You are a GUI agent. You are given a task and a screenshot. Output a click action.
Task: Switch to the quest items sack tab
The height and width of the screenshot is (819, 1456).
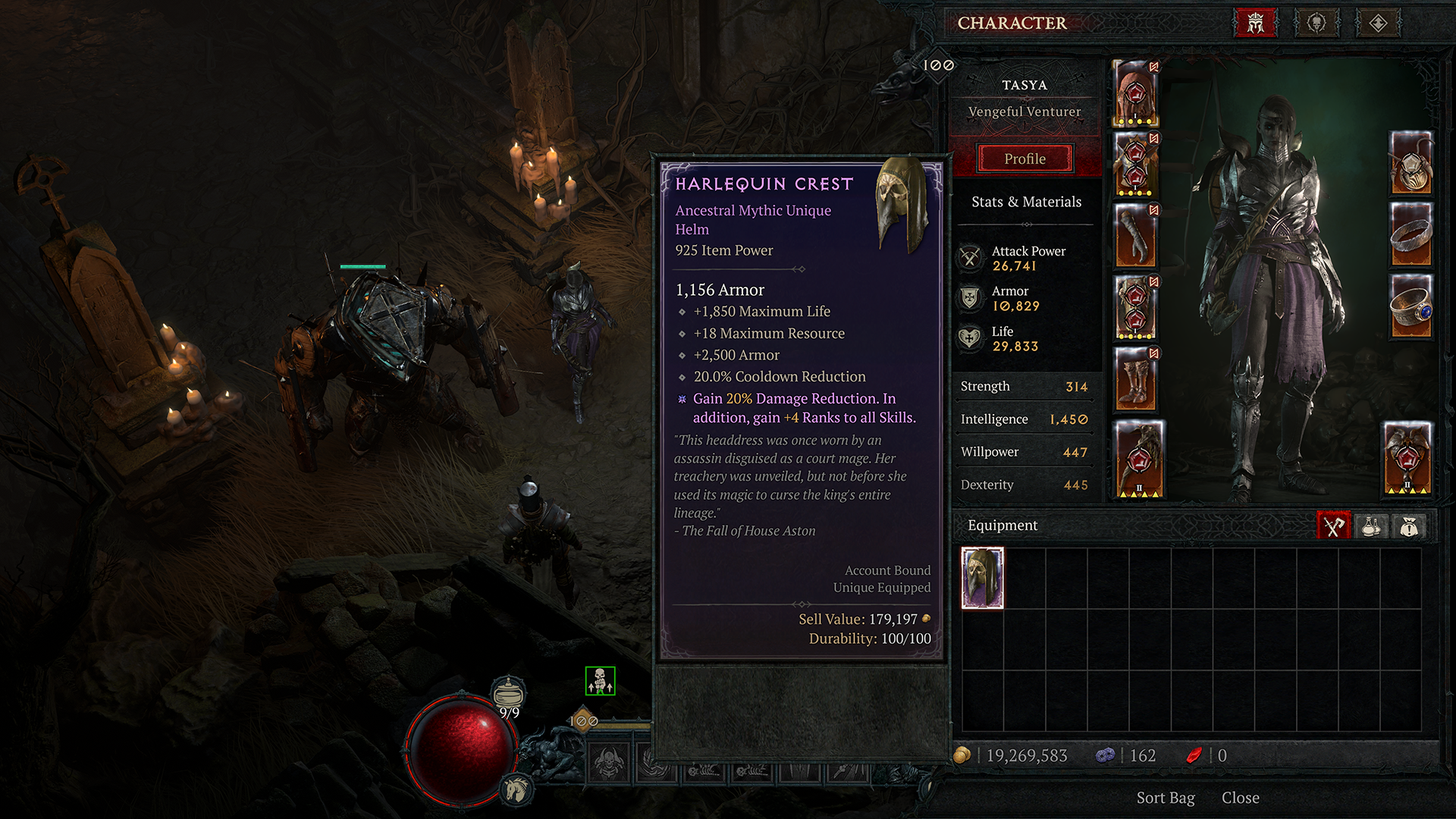[1409, 526]
